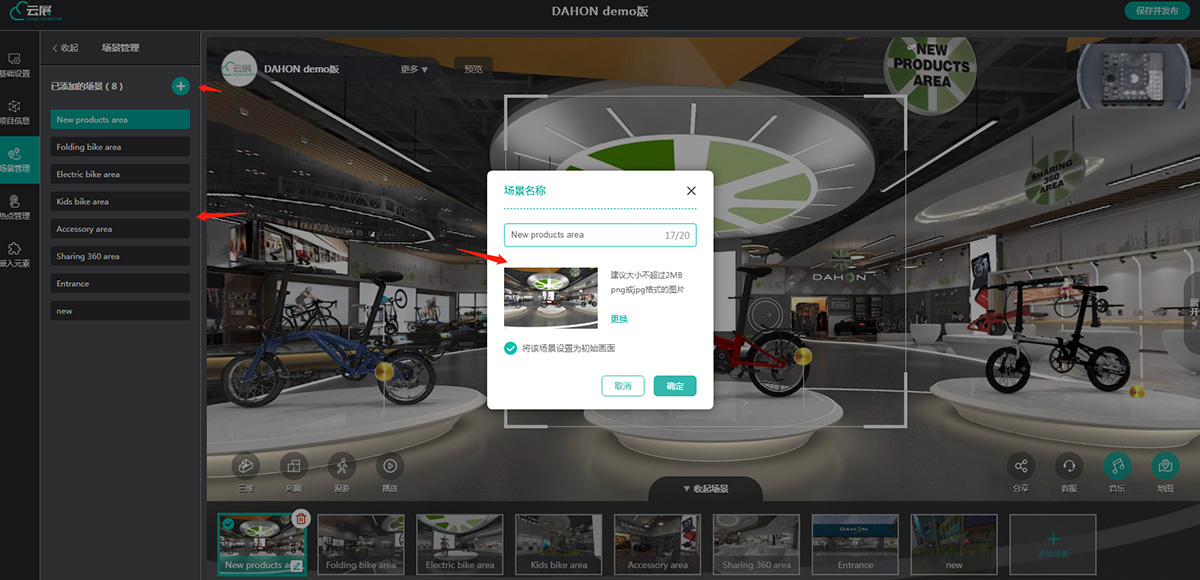Click the 更换 link to replace the image

tap(619, 319)
